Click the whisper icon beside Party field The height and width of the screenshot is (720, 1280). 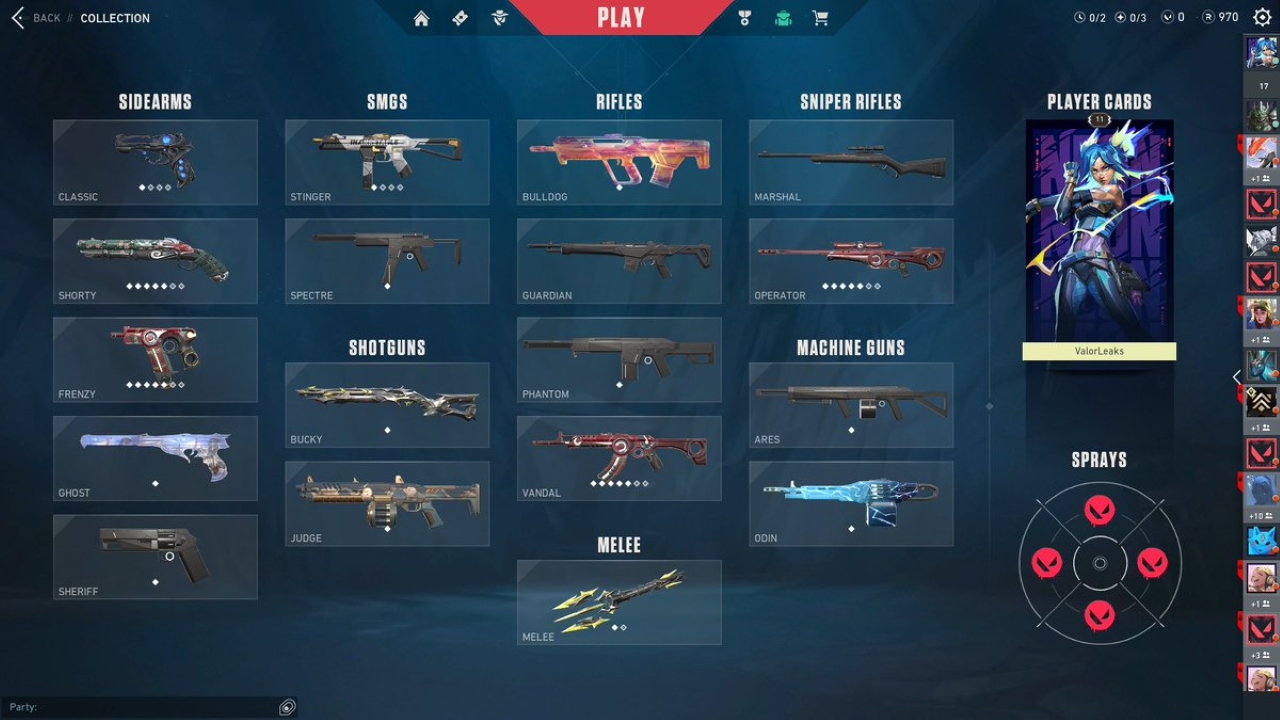tap(287, 707)
